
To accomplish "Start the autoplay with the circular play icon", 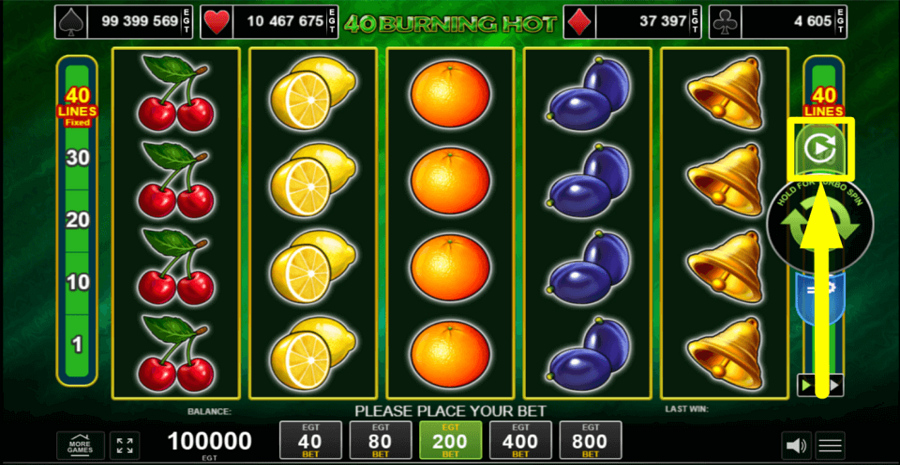I will point(820,150).
